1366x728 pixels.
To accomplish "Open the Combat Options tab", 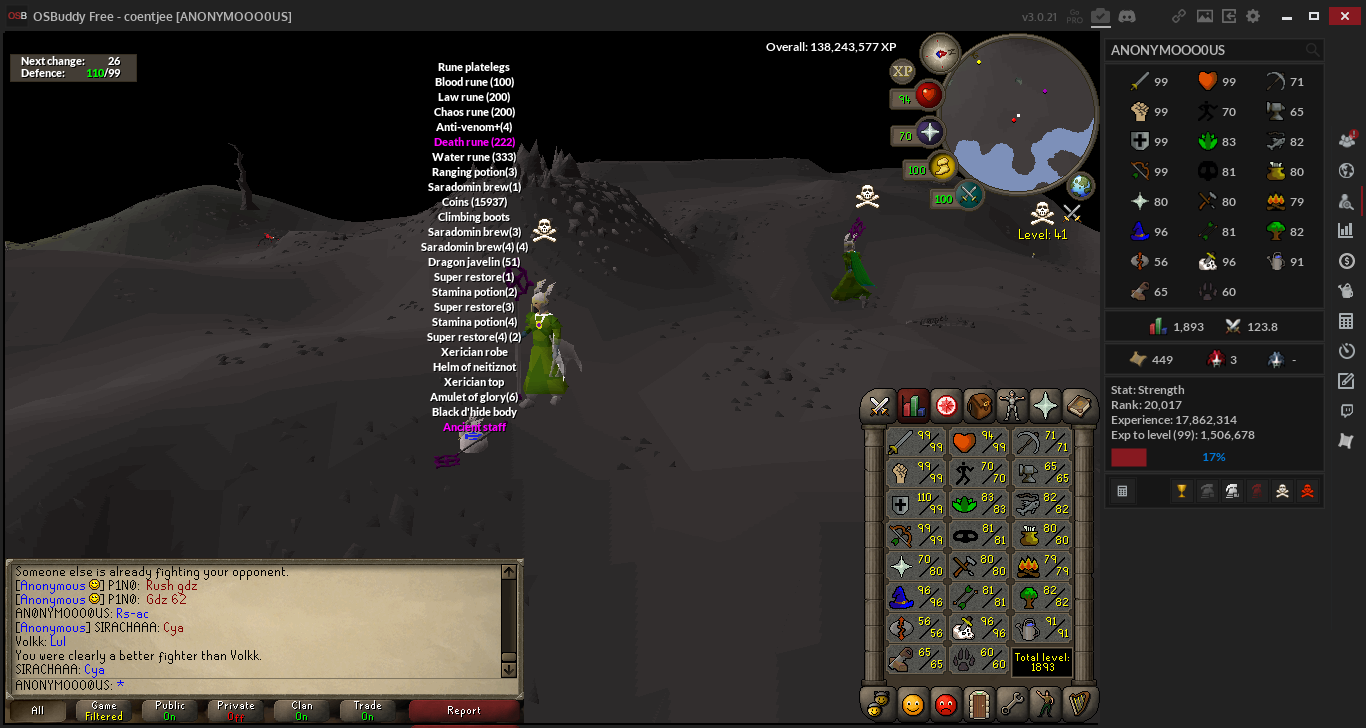I will [879, 405].
